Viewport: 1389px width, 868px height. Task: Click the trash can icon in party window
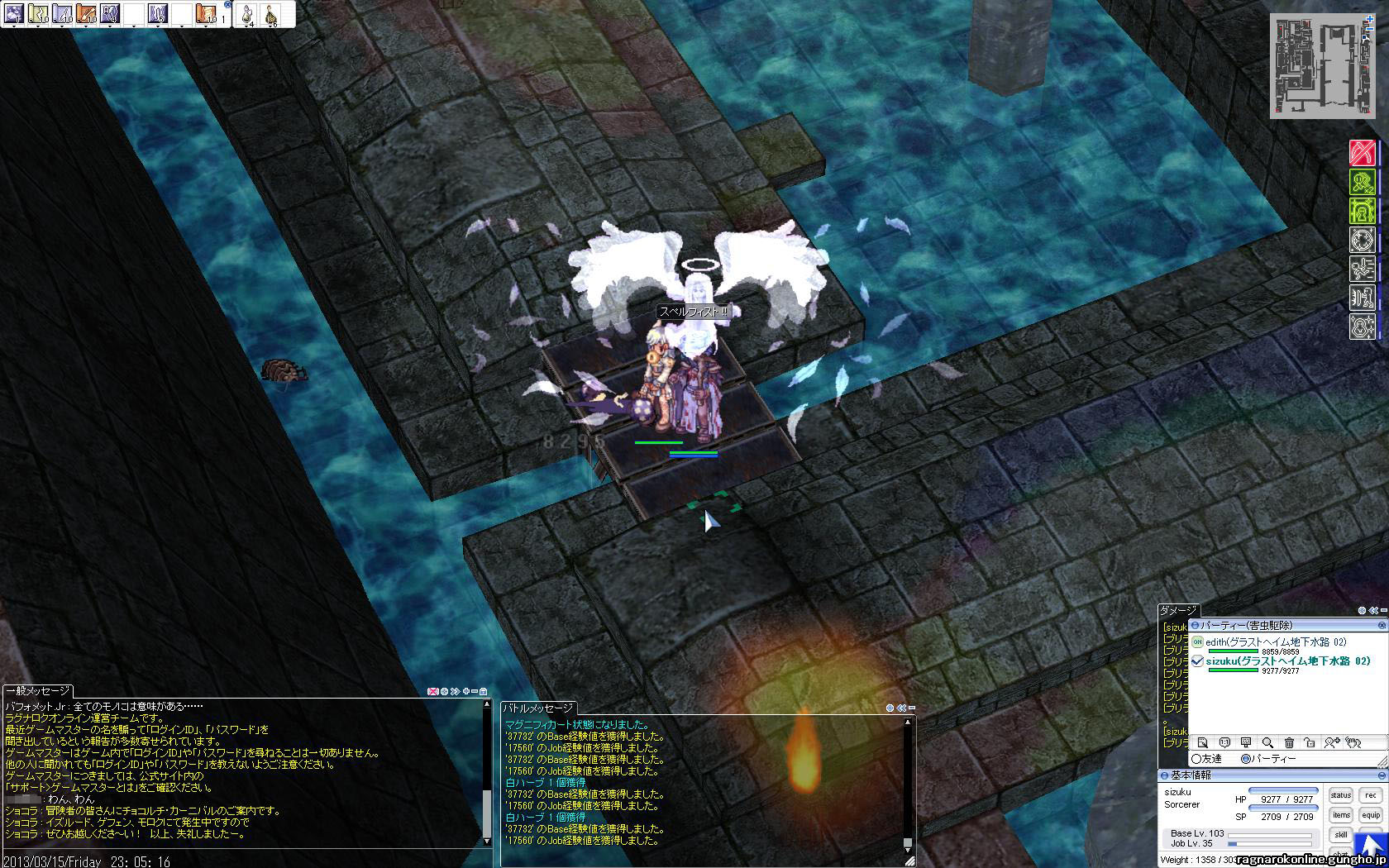click(1288, 742)
